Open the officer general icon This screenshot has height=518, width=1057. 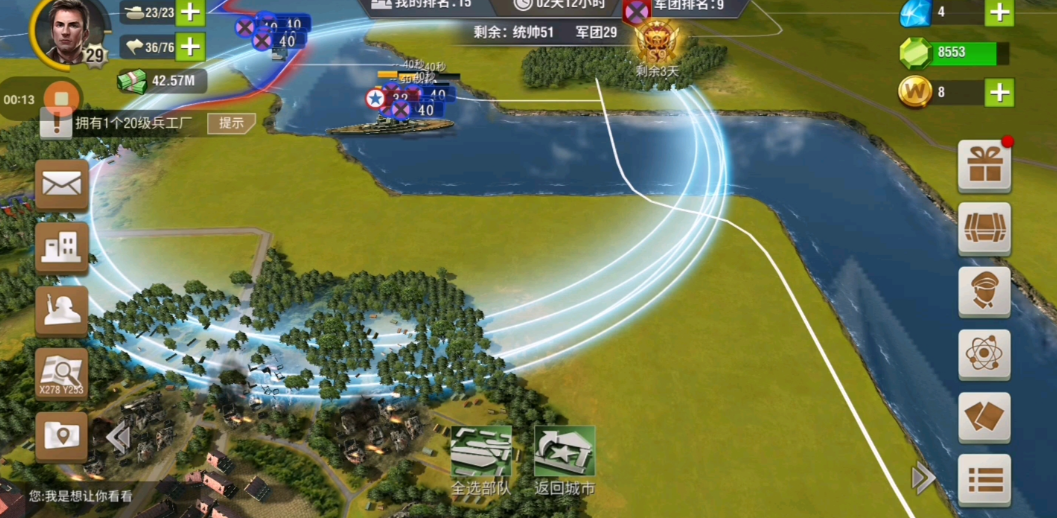pyautogui.click(x=984, y=292)
